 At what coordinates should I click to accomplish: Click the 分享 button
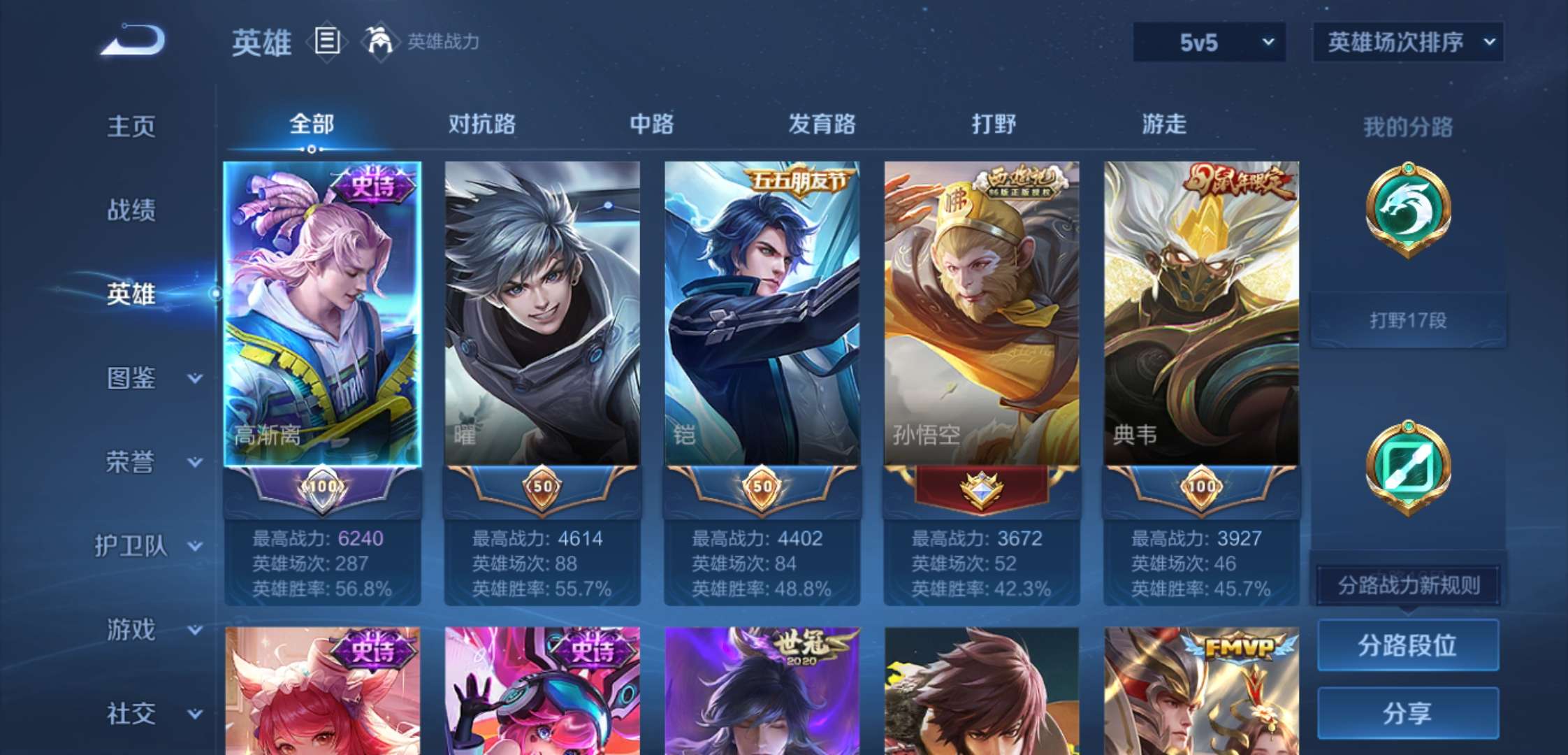[1407, 713]
